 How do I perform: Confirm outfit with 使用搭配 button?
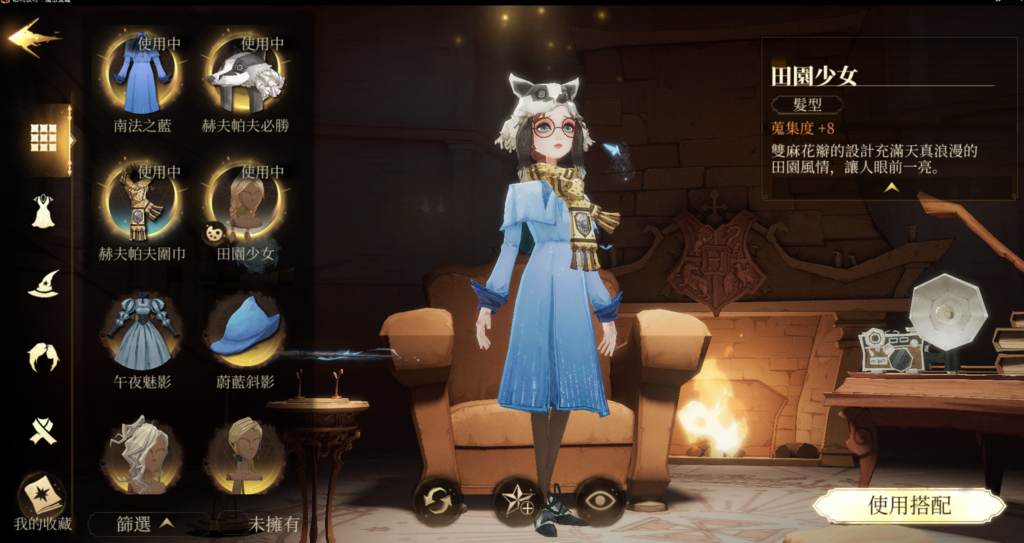click(907, 506)
